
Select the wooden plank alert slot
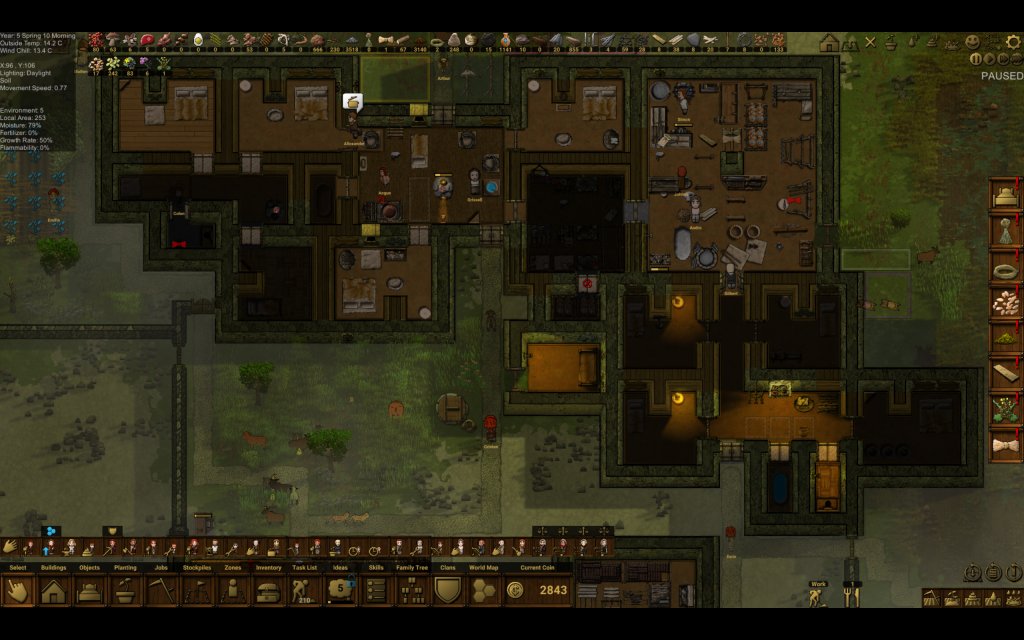pyautogui.click(x=1005, y=372)
